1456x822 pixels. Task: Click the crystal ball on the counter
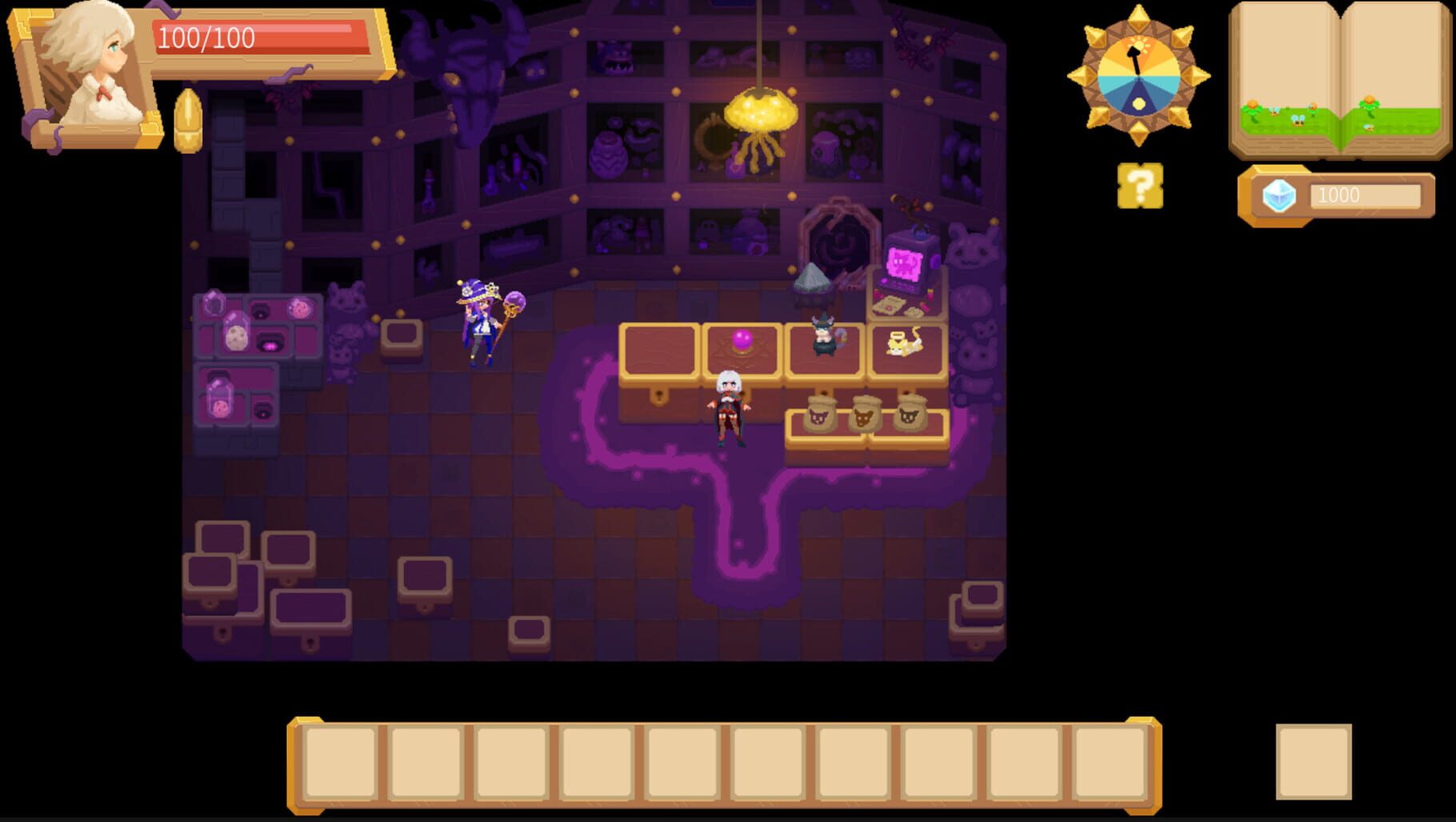[x=741, y=339]
